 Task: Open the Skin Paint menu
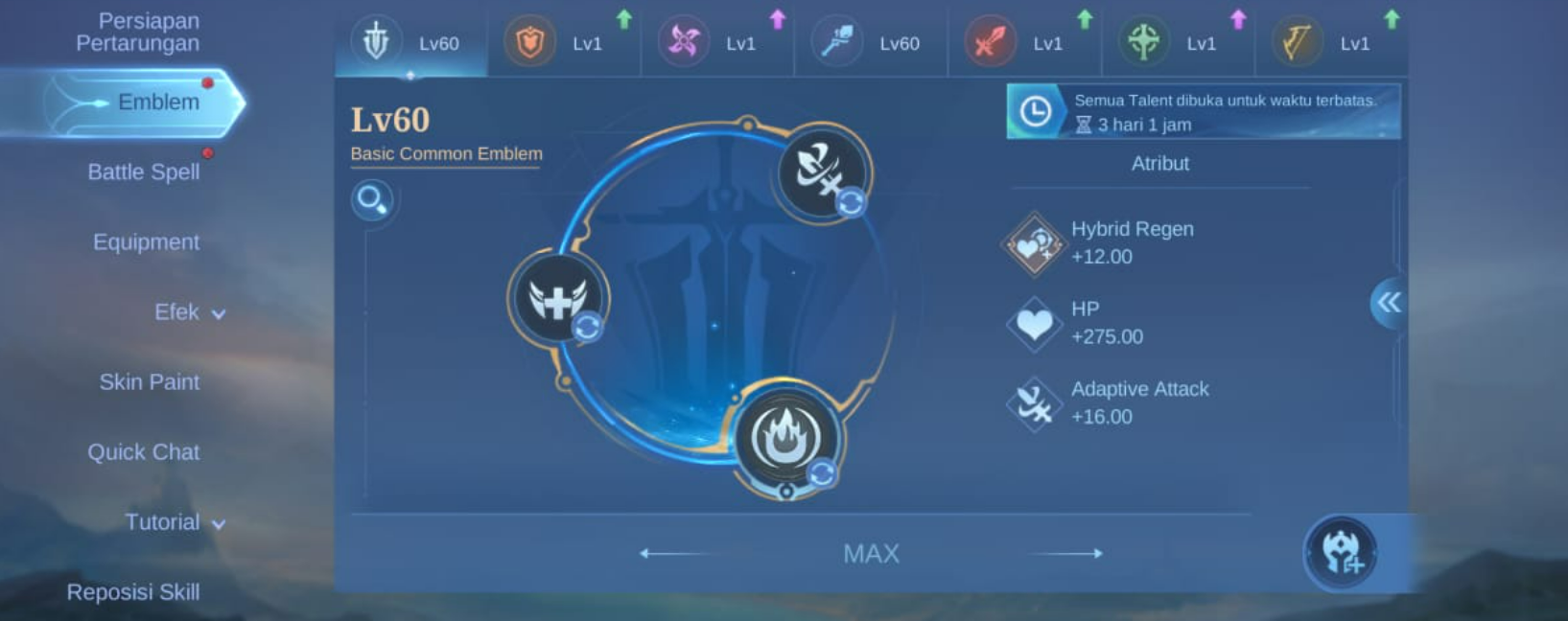(x=149, y=381)
